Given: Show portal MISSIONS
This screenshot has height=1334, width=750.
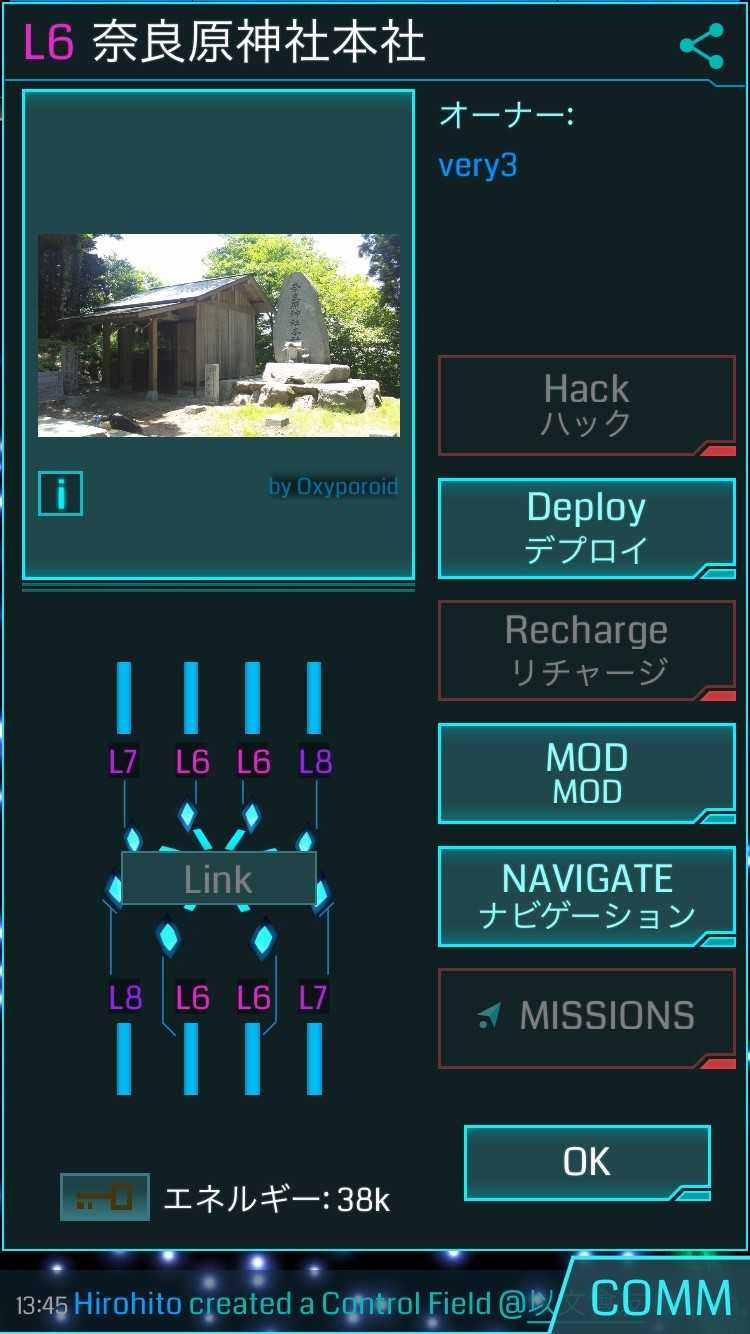Looking at the screenshot, I should [x=586, y=1017].
